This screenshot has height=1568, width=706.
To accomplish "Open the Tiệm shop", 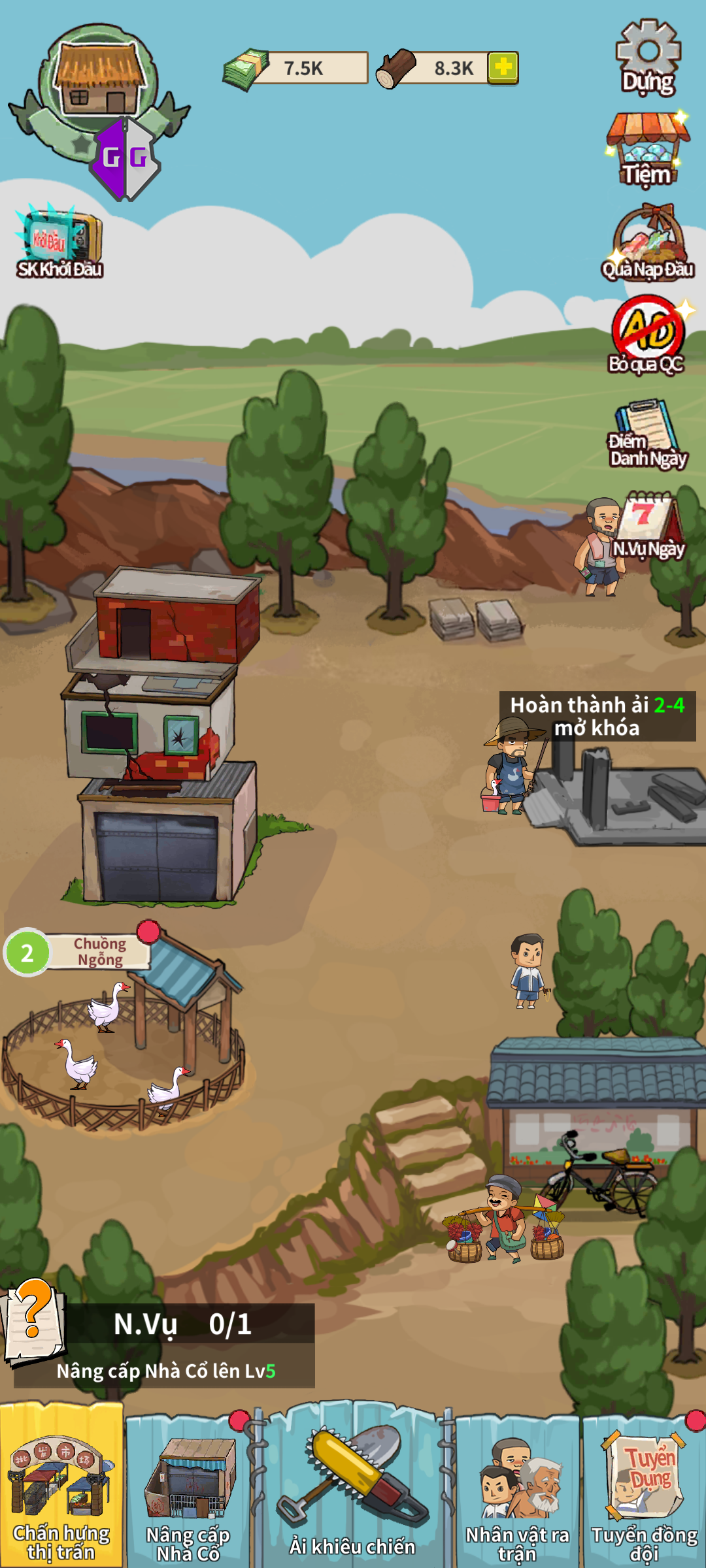I will [647, 149].
